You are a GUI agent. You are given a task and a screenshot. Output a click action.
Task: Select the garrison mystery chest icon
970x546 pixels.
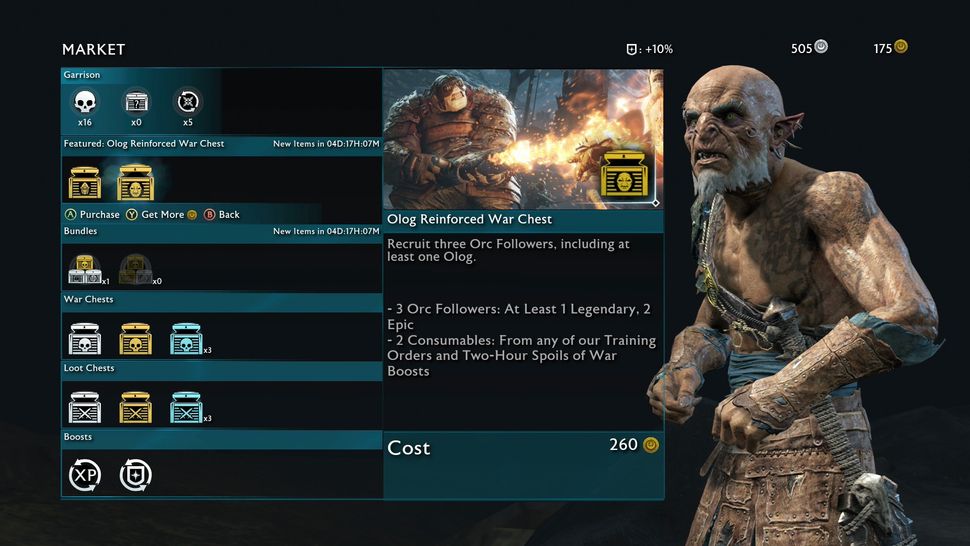point(135,102)
